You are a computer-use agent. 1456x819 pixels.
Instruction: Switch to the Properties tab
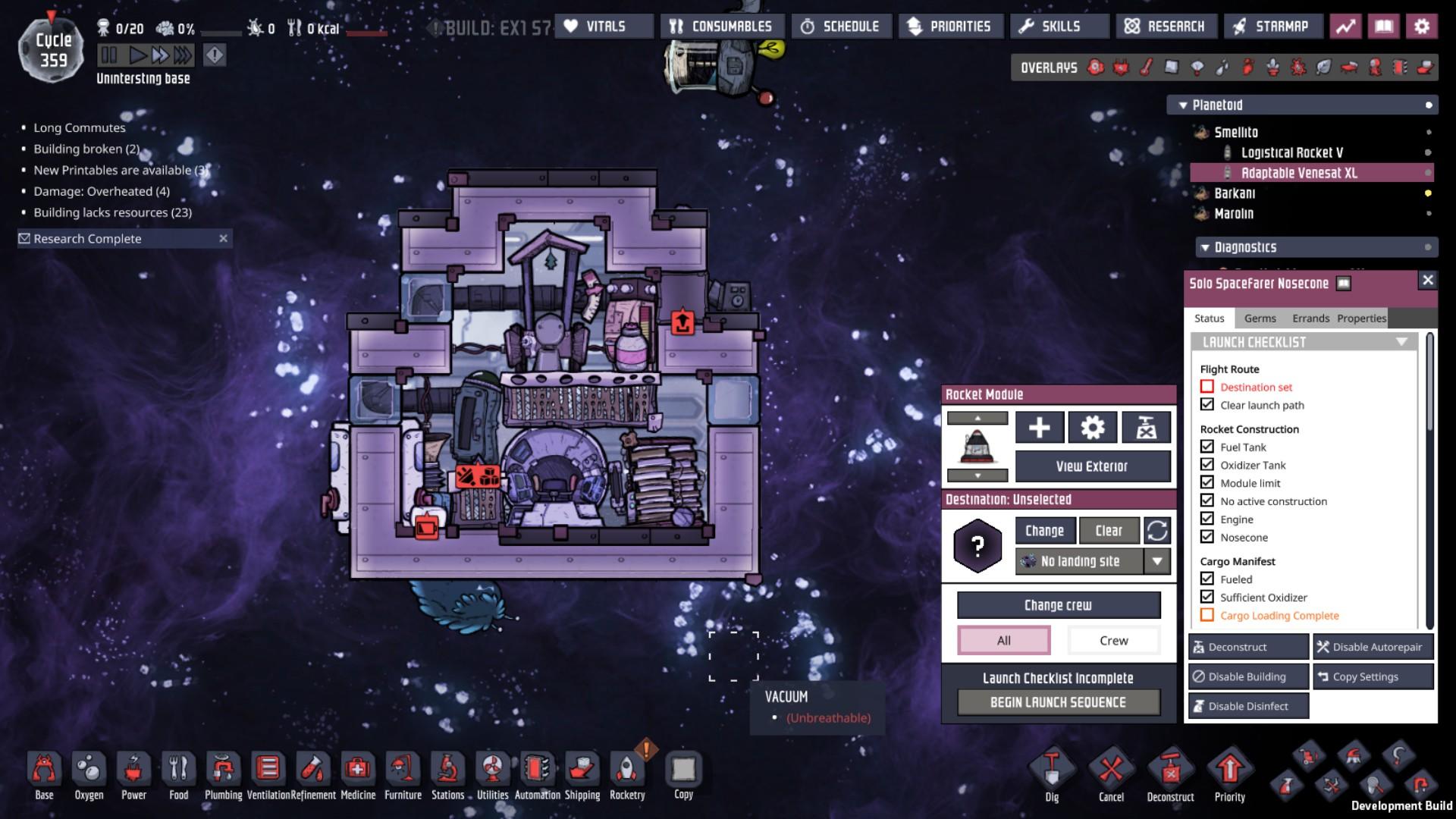point(1361,318)
